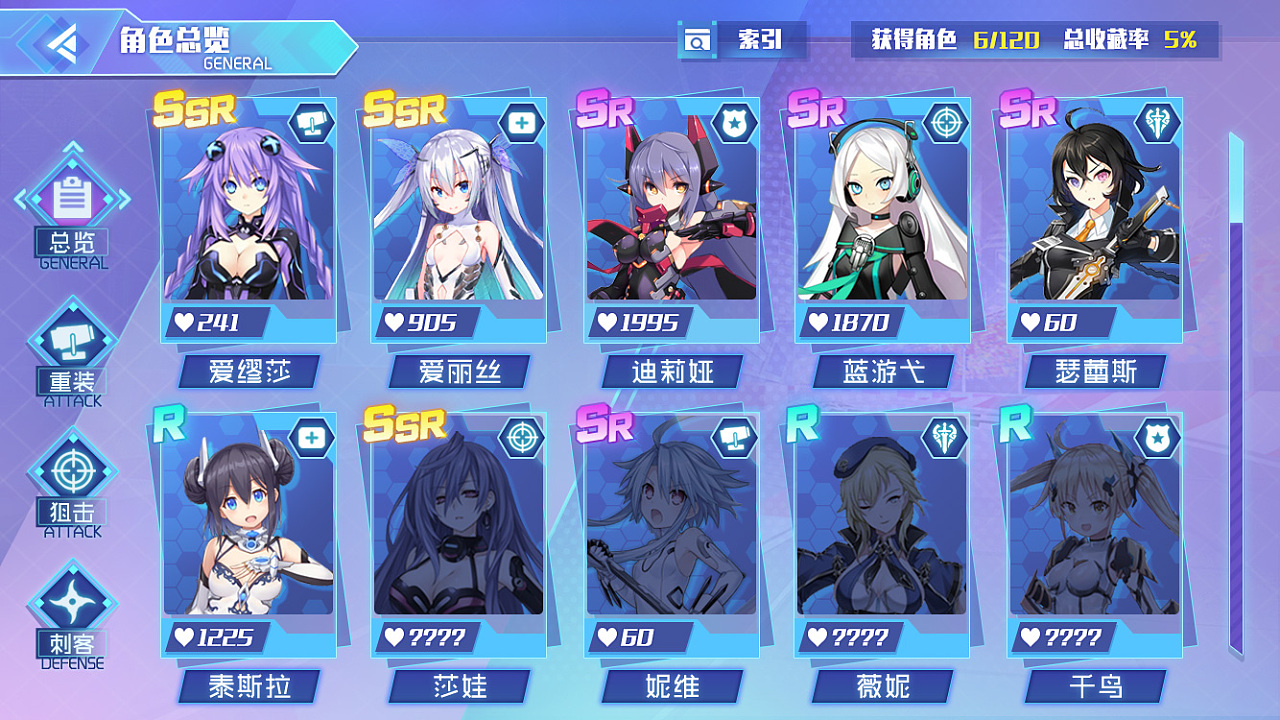Image resolution: width=1280 pixels, height=720 pixels.
Task: Click the plus class badge on 爱丽丝's card
Action: [x=524, y=120]
